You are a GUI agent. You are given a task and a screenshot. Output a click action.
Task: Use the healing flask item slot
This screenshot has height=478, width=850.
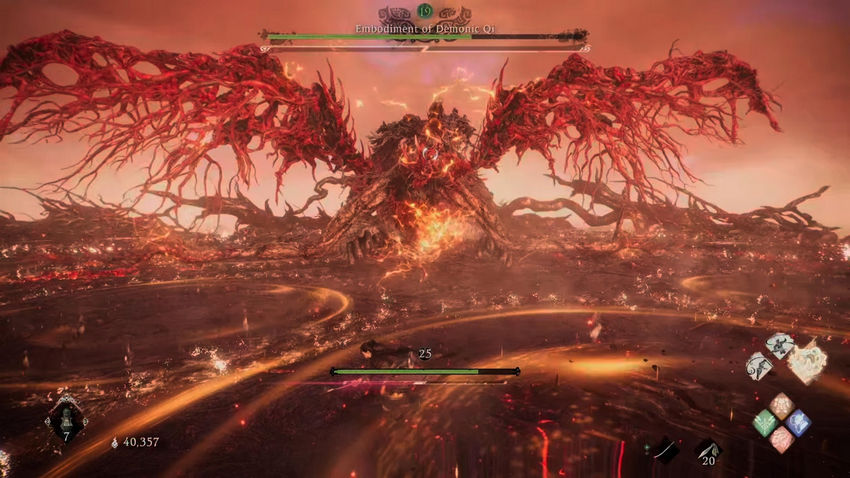(x=66, y=418)
